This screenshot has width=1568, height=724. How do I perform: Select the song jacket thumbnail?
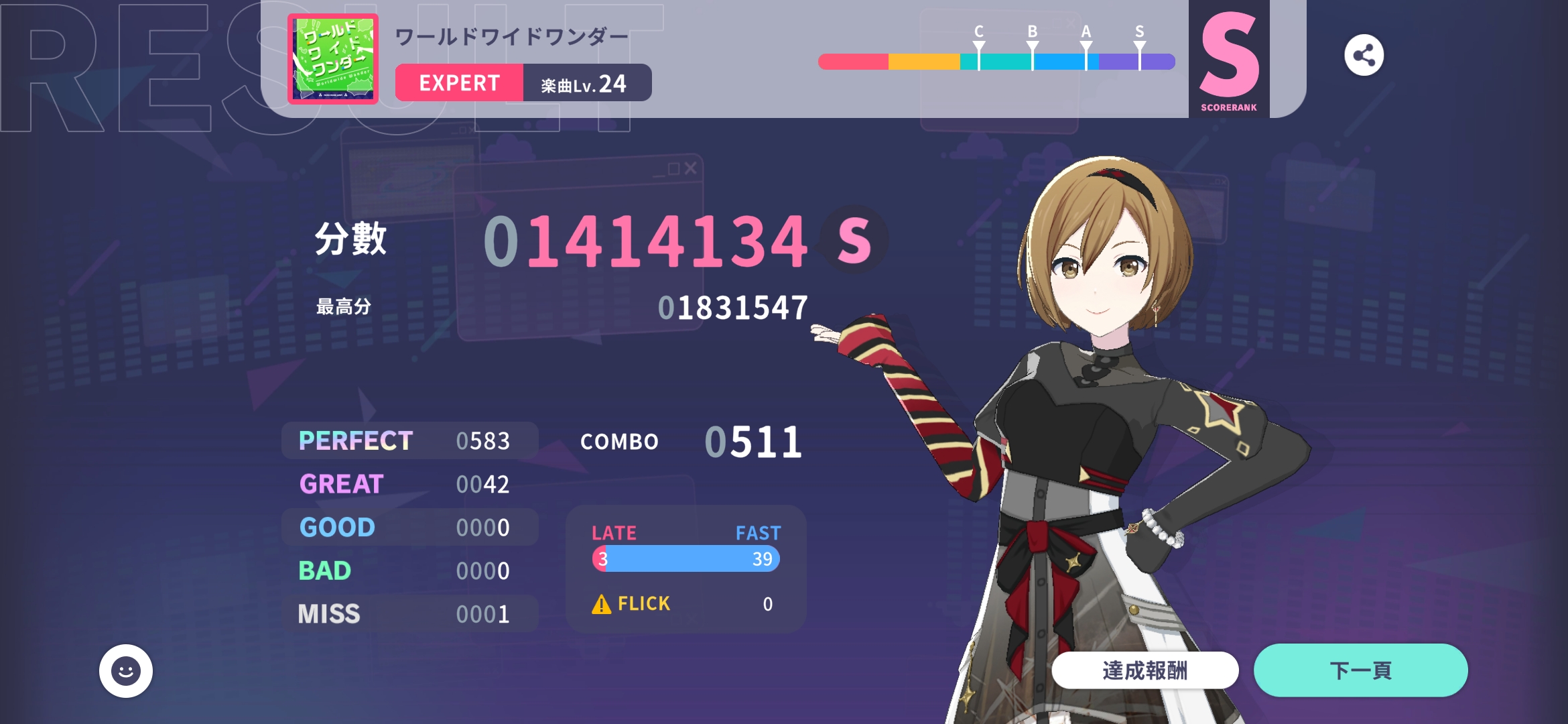333,59
